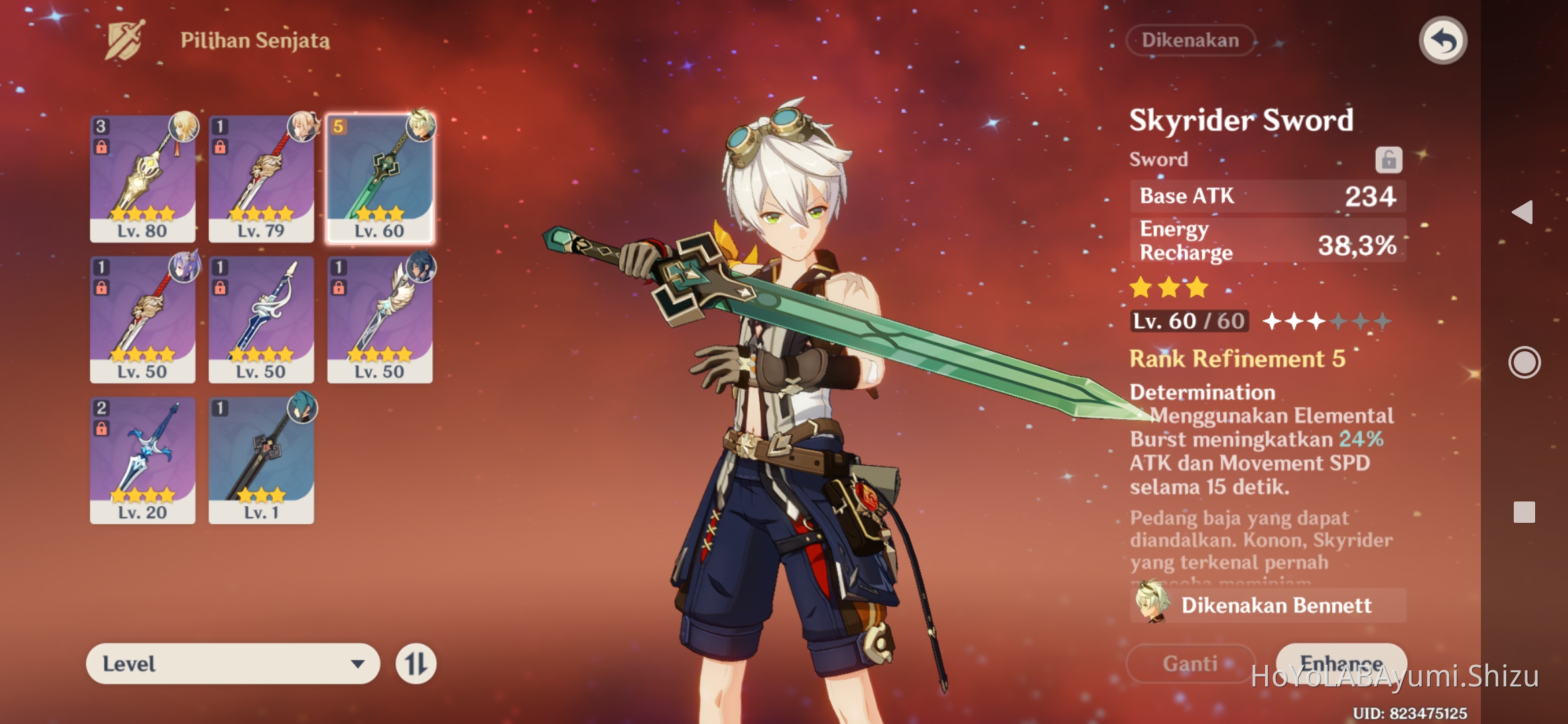
Task: Tap the curved back arrow at top right
Action: 1442,40
